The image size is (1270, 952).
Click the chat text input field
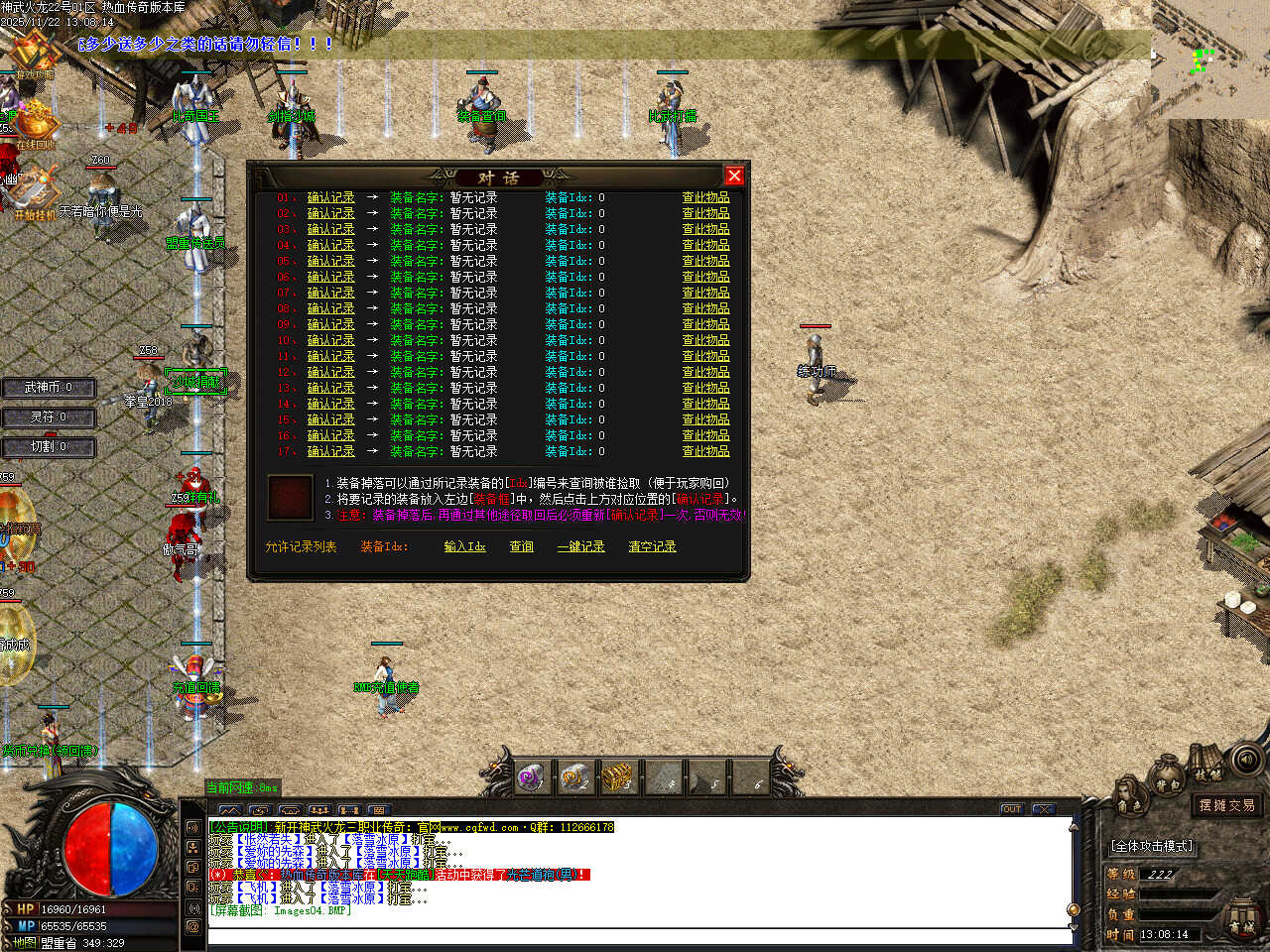tap(635, 935)
